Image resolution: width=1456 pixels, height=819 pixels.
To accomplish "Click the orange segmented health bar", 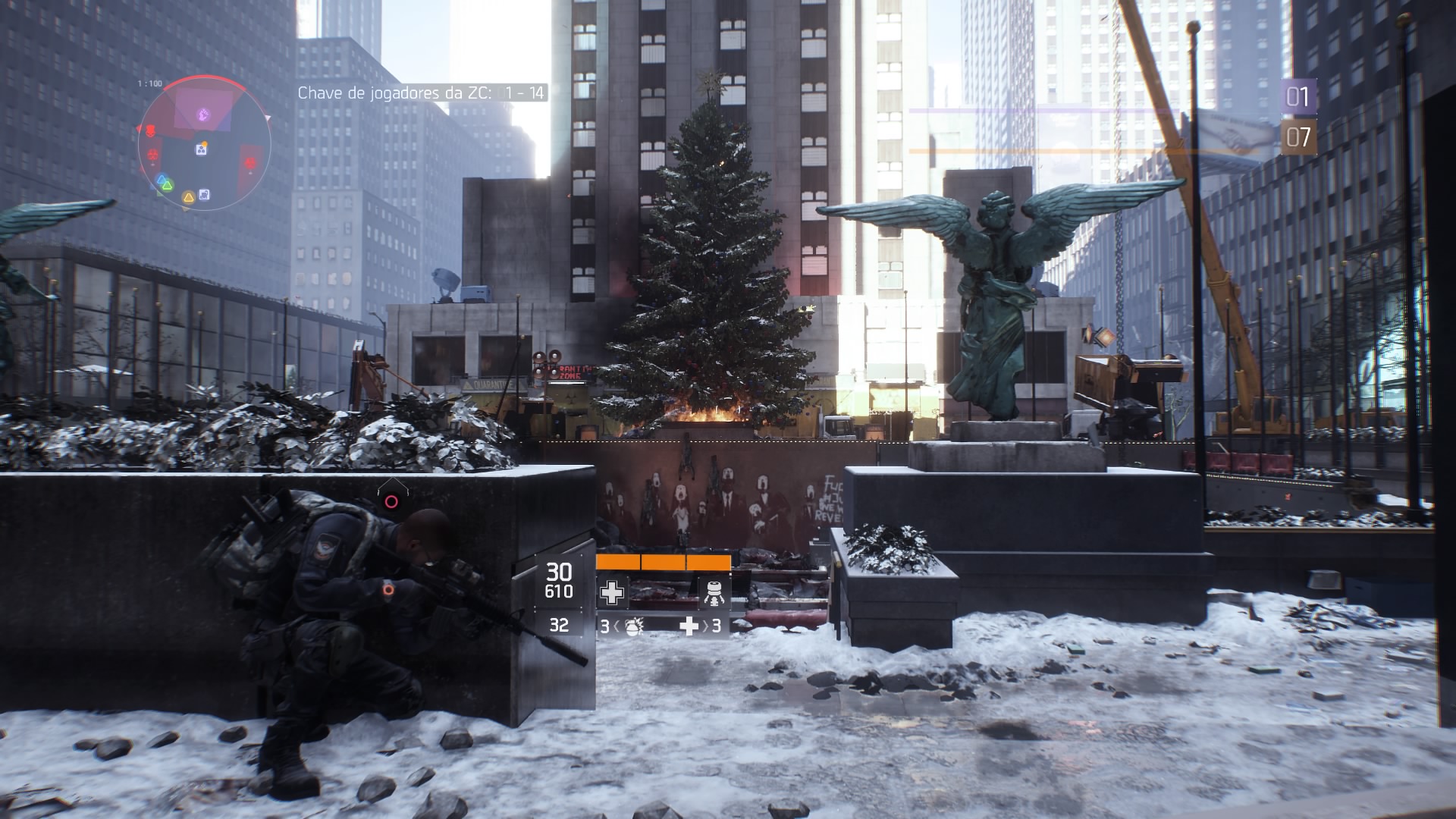I will tap(661, 561).
